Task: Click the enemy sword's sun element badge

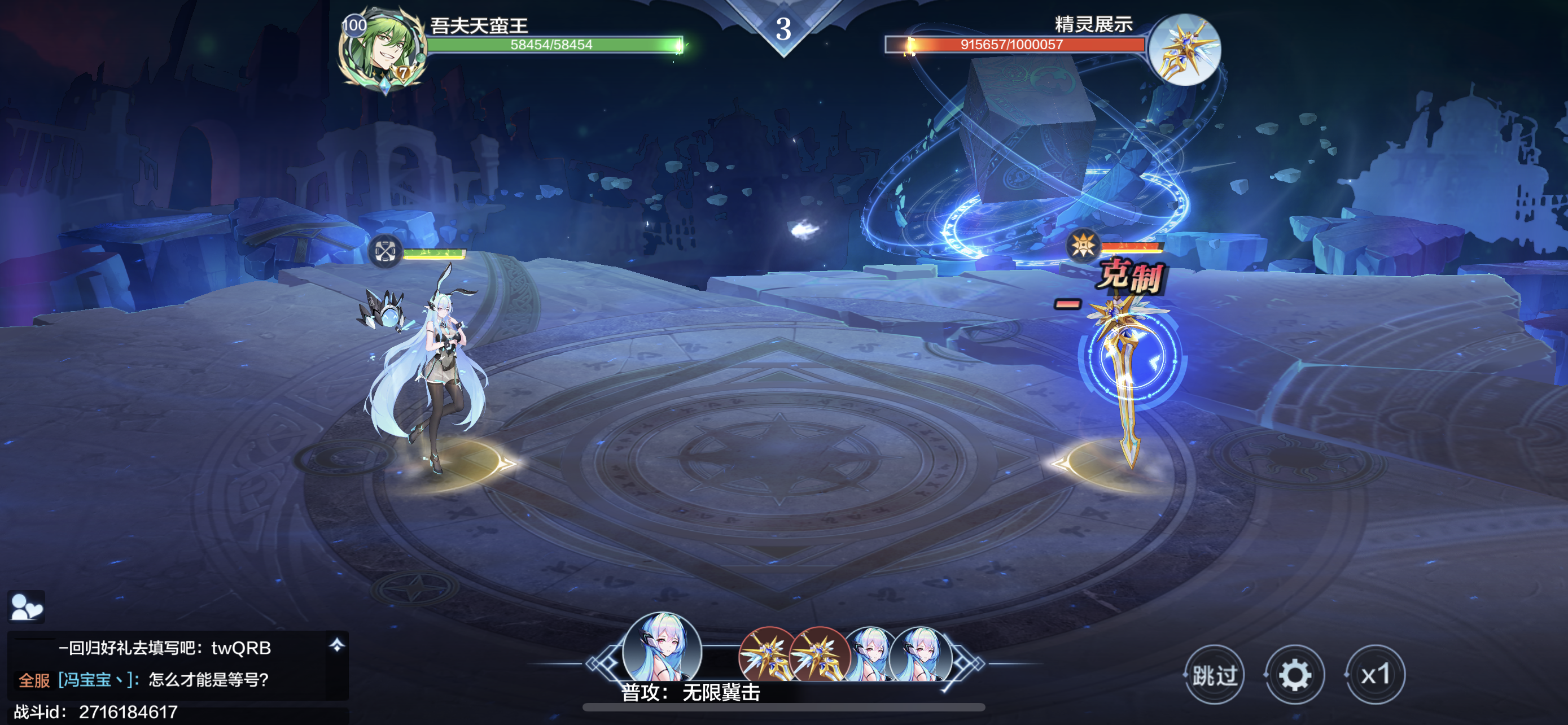Action: pyautogui.click(x=1083, y=246)
